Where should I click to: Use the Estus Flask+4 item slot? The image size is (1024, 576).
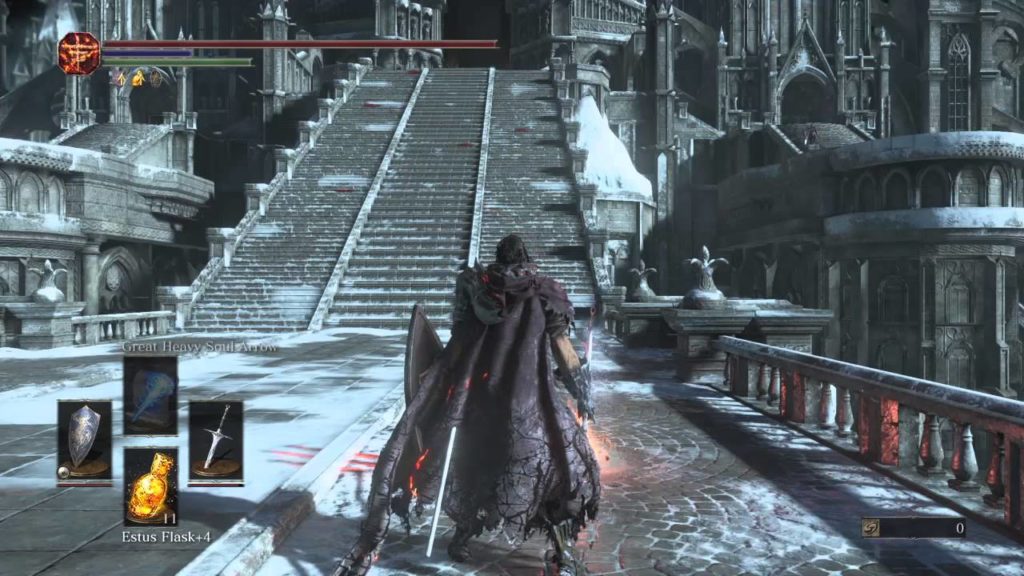(150, 485)
